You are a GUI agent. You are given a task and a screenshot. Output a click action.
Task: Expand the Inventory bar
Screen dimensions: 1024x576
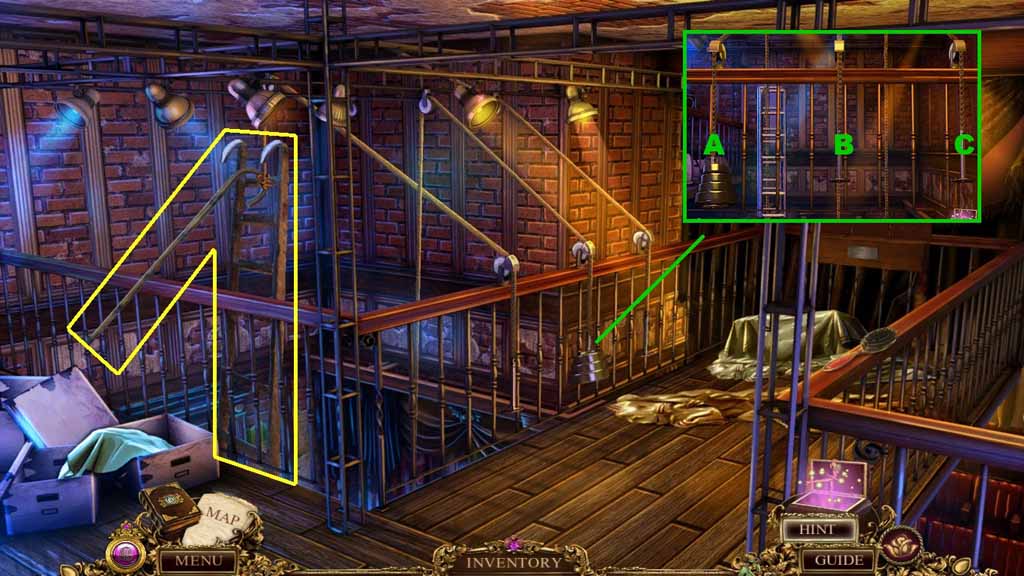(x=511, y=562)
